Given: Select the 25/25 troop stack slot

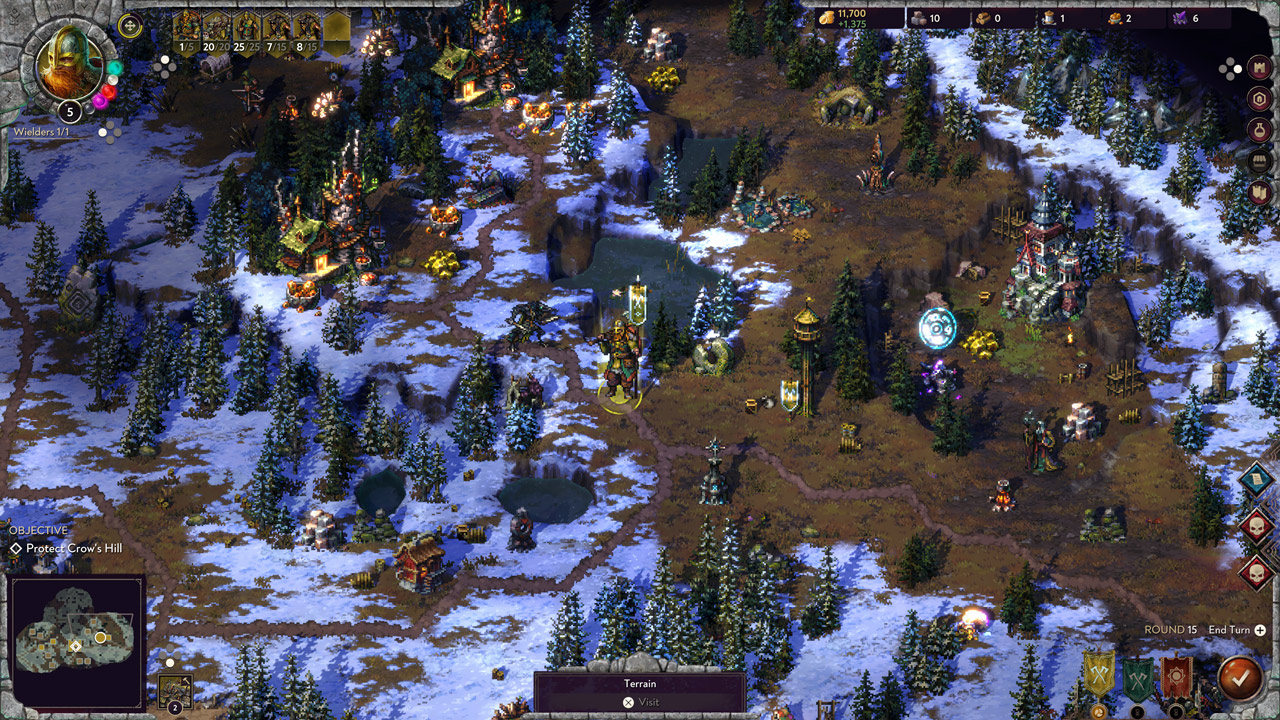Looking at the screenshot, I should [247, 26].
